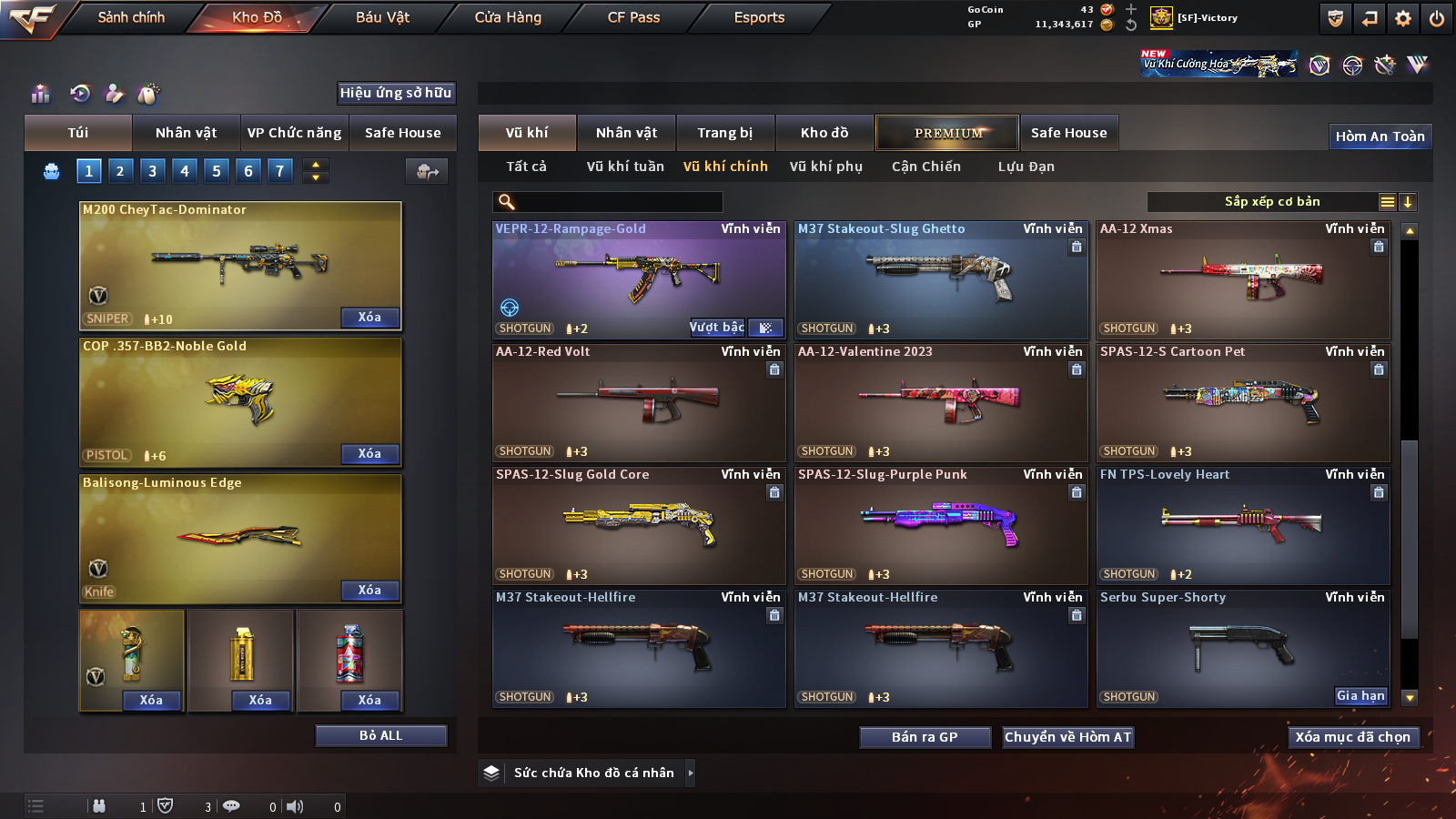Viewport: 1456px width, 819px height.
Task: Delete selection with Xóa mục đã chọn
Action: [x=1352, y=737]
